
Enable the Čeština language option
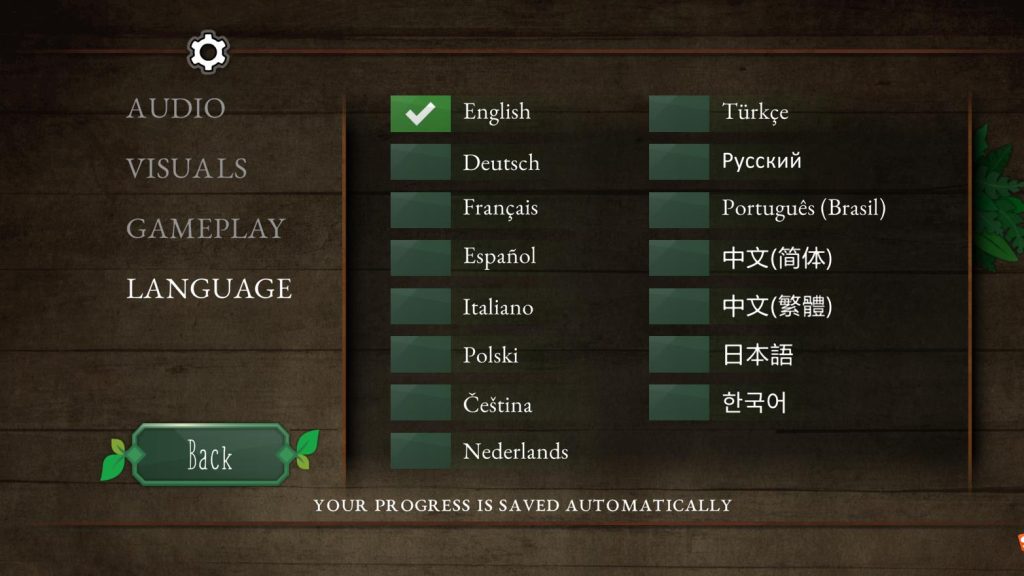(x=420, y=404)
